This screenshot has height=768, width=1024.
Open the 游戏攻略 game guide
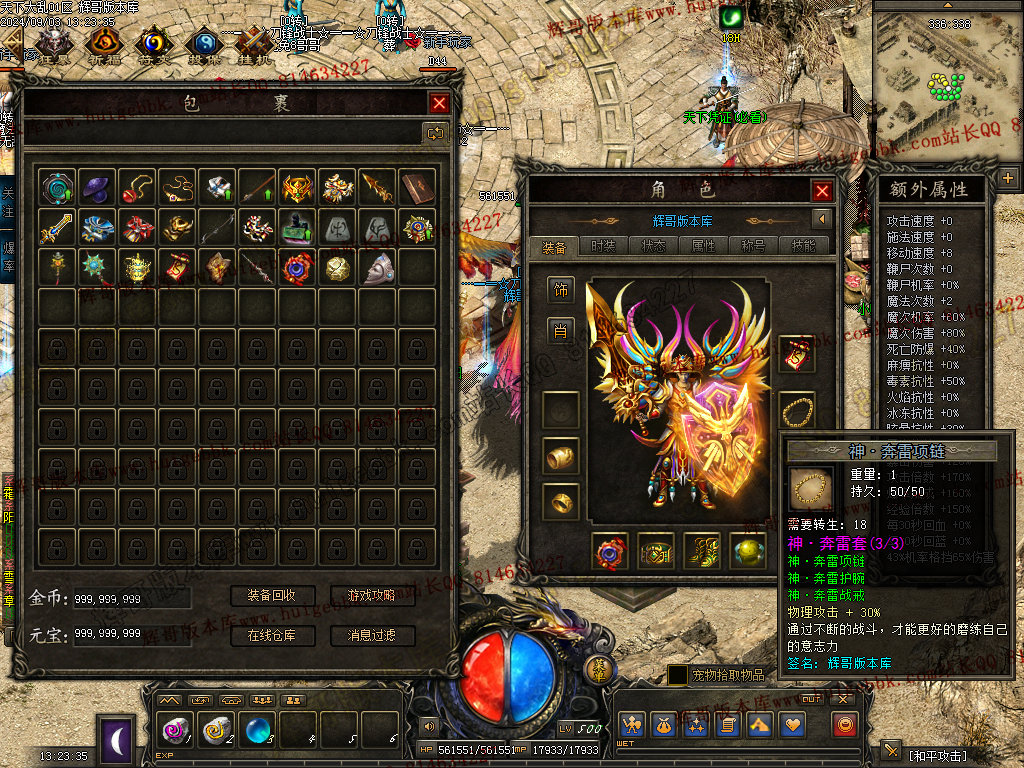tap(372, 596)
